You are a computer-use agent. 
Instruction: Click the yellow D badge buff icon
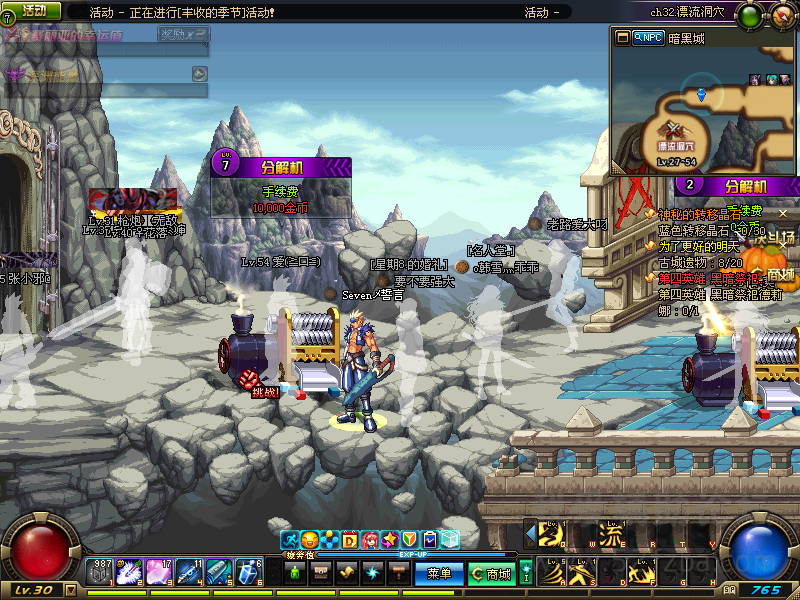coord(350,540)
